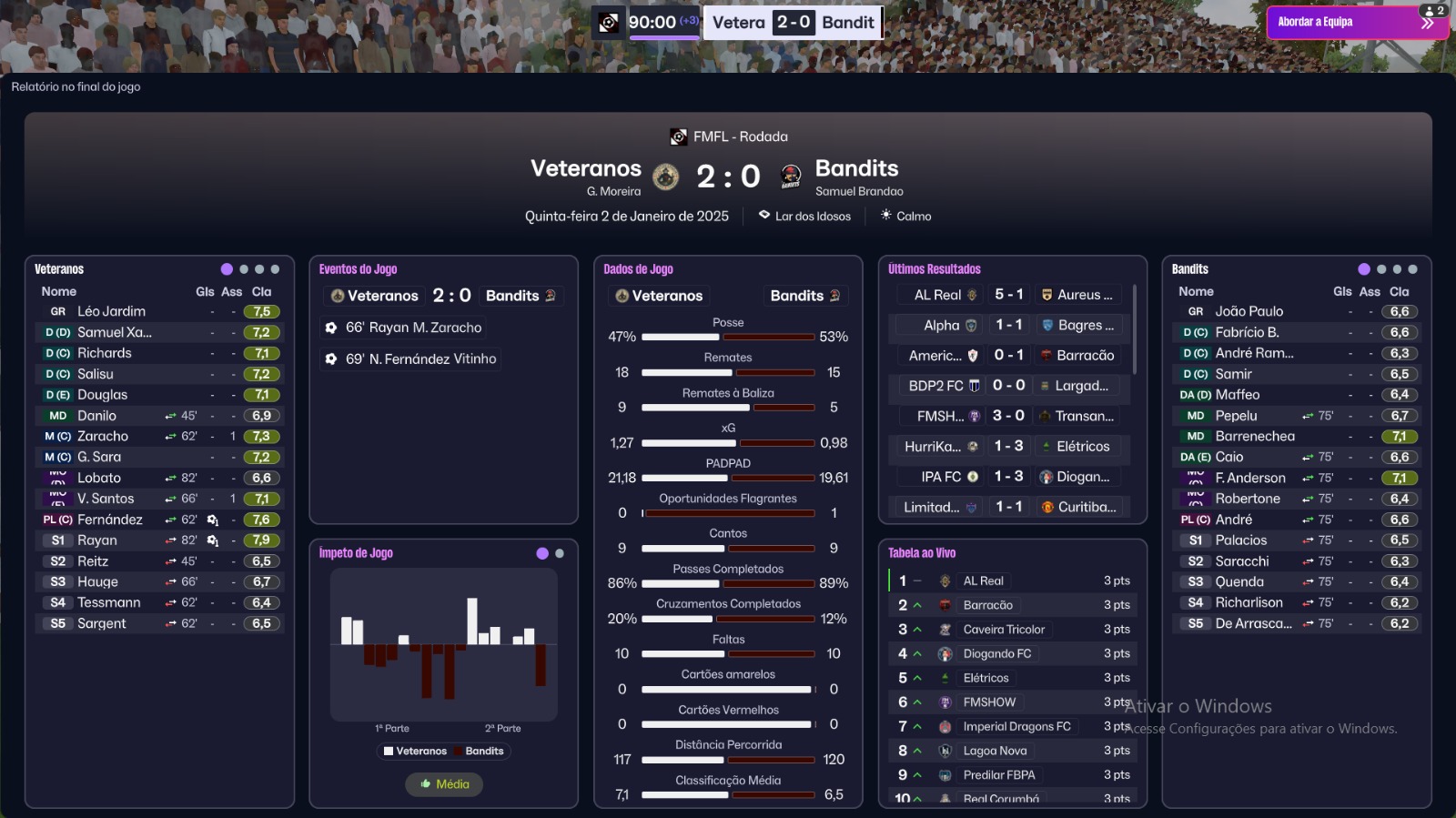Select Barrenechea in the Bandits list

tap(1254, 436)
